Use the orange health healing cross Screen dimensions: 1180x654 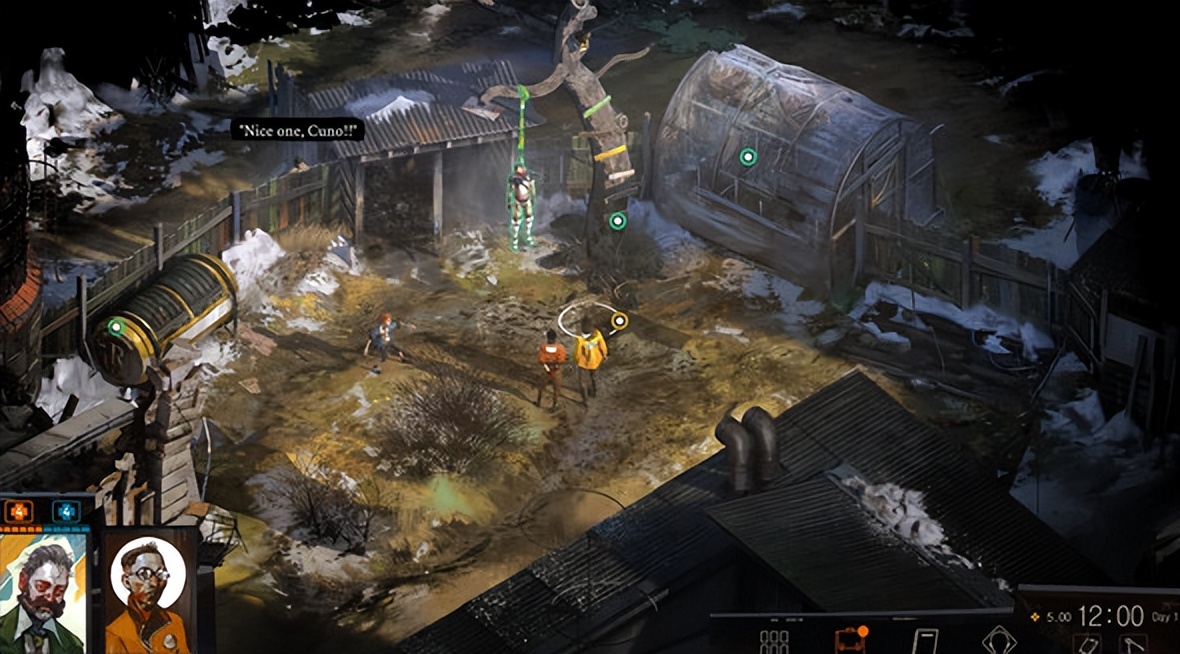20,511
